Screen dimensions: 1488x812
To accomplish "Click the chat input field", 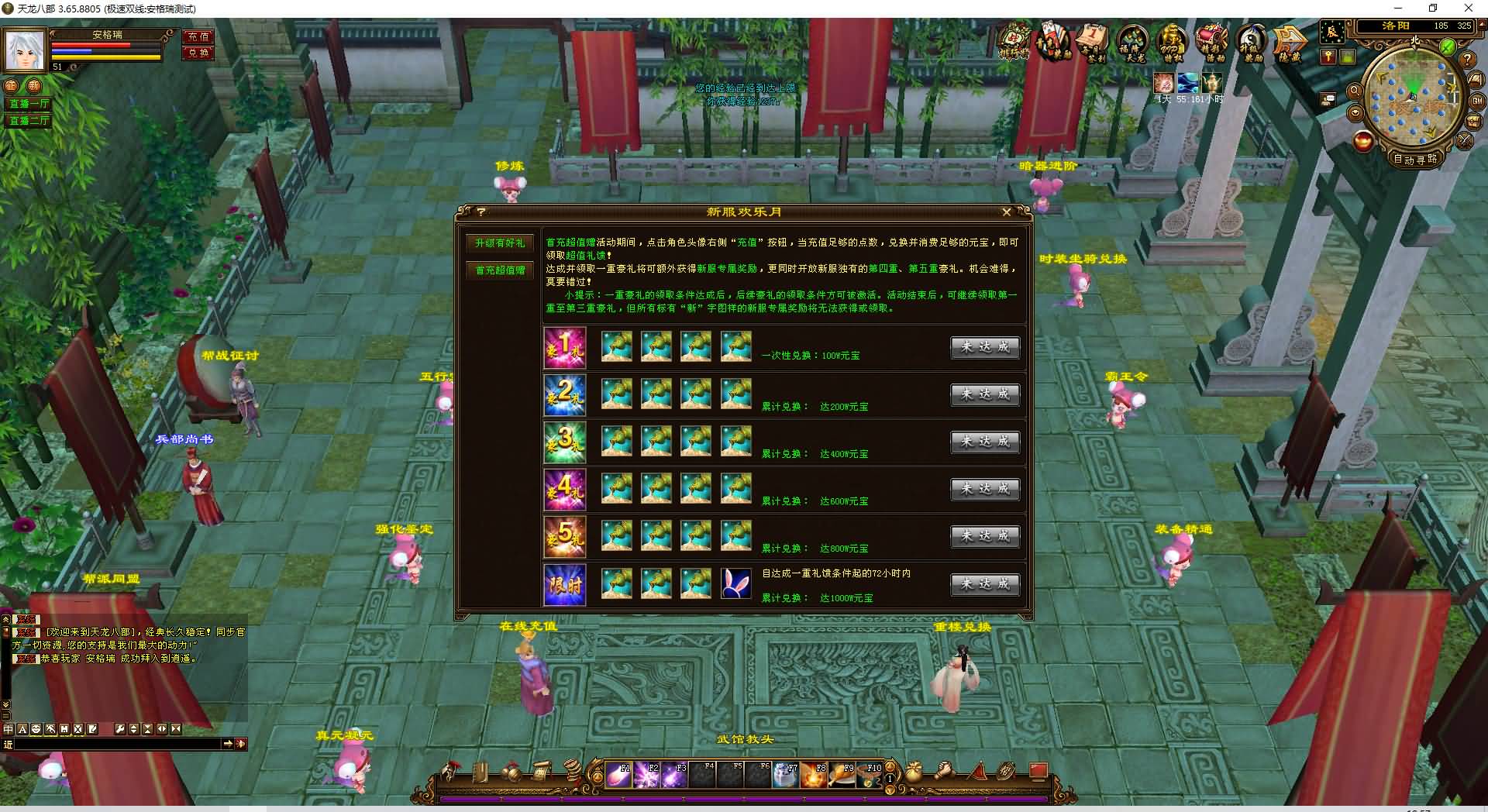I will pos(116,744).
